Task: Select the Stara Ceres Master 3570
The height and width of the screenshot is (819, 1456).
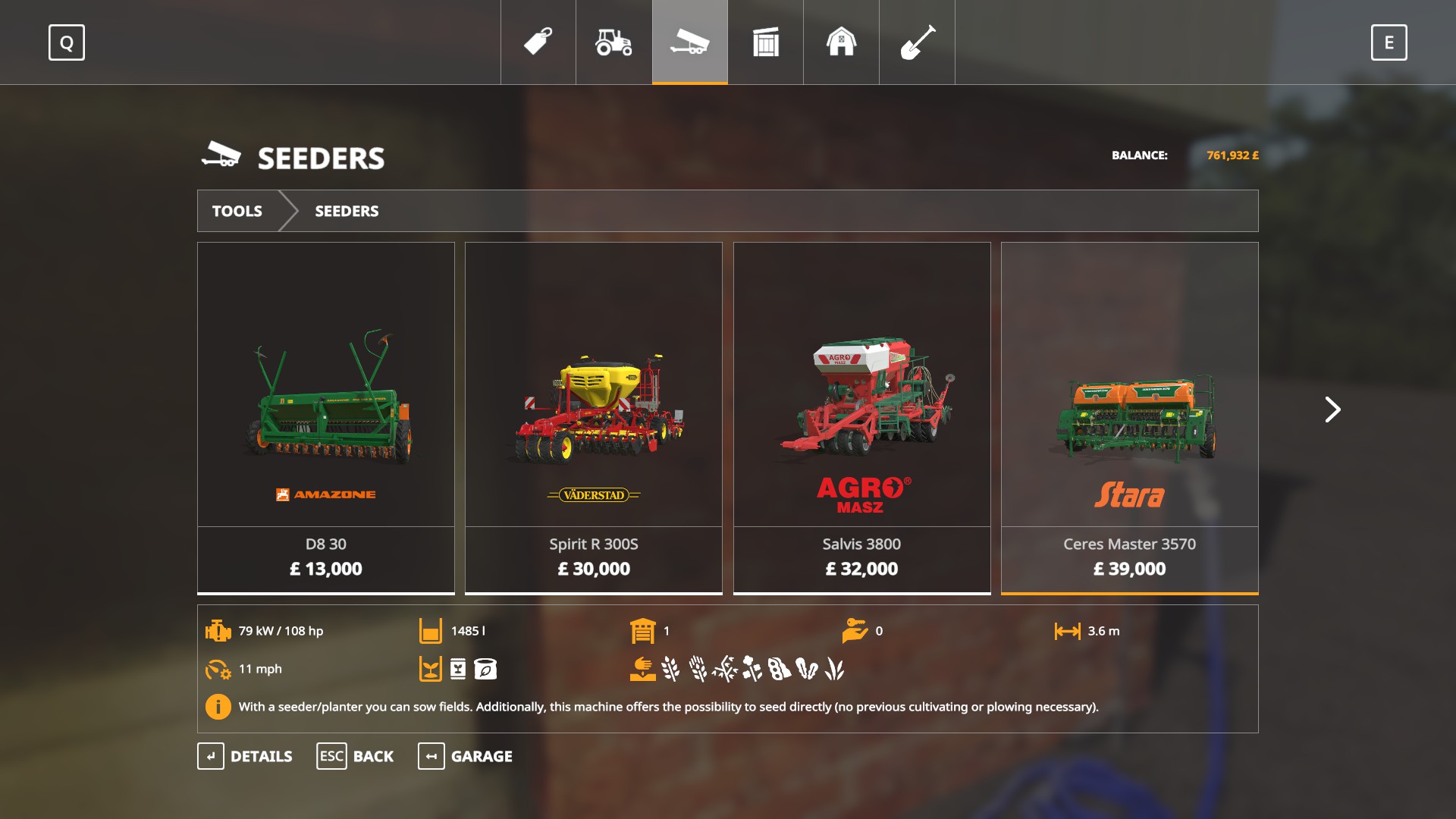Action: point(1129,417)
